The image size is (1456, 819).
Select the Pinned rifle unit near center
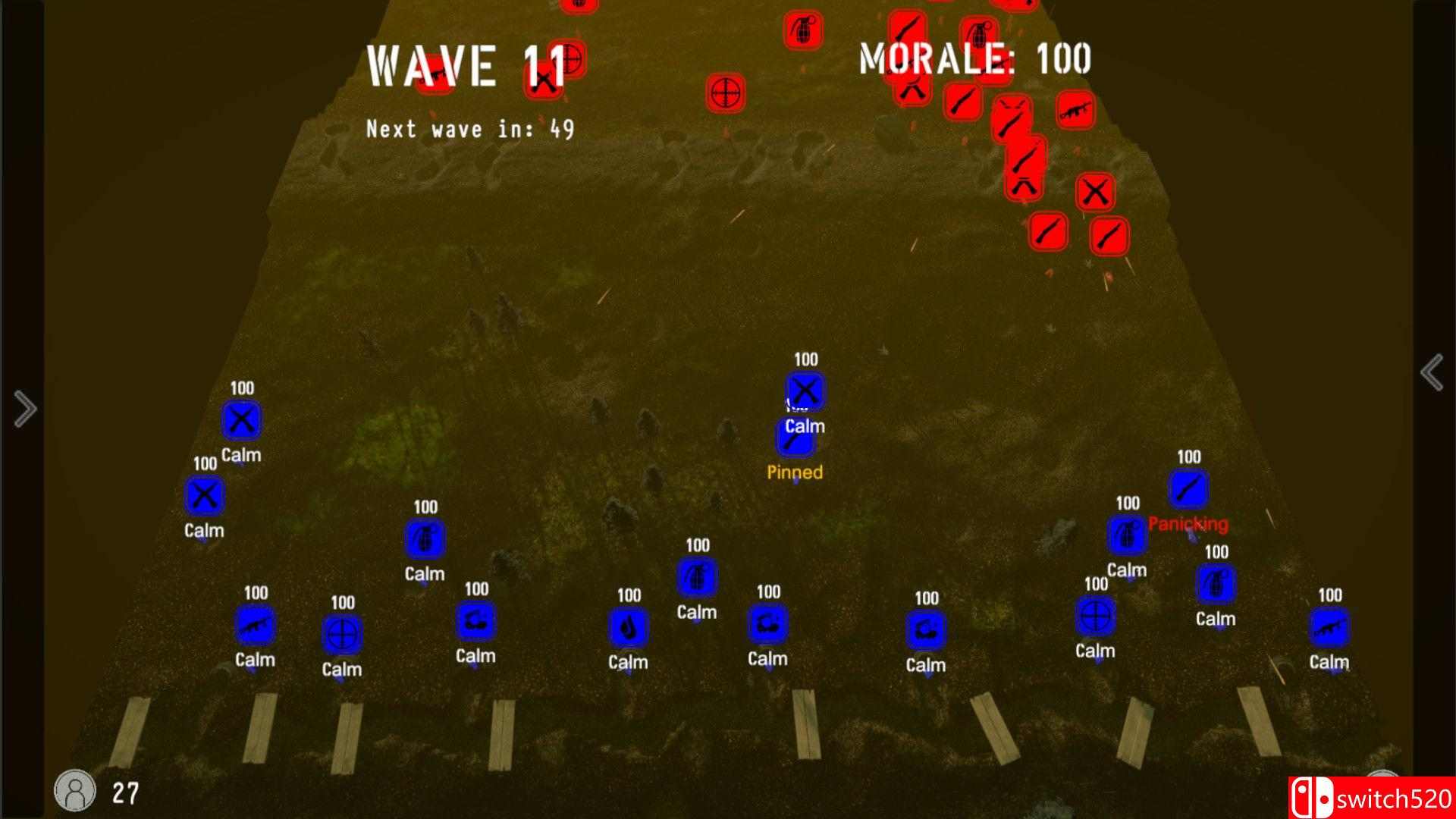[795, 438]
